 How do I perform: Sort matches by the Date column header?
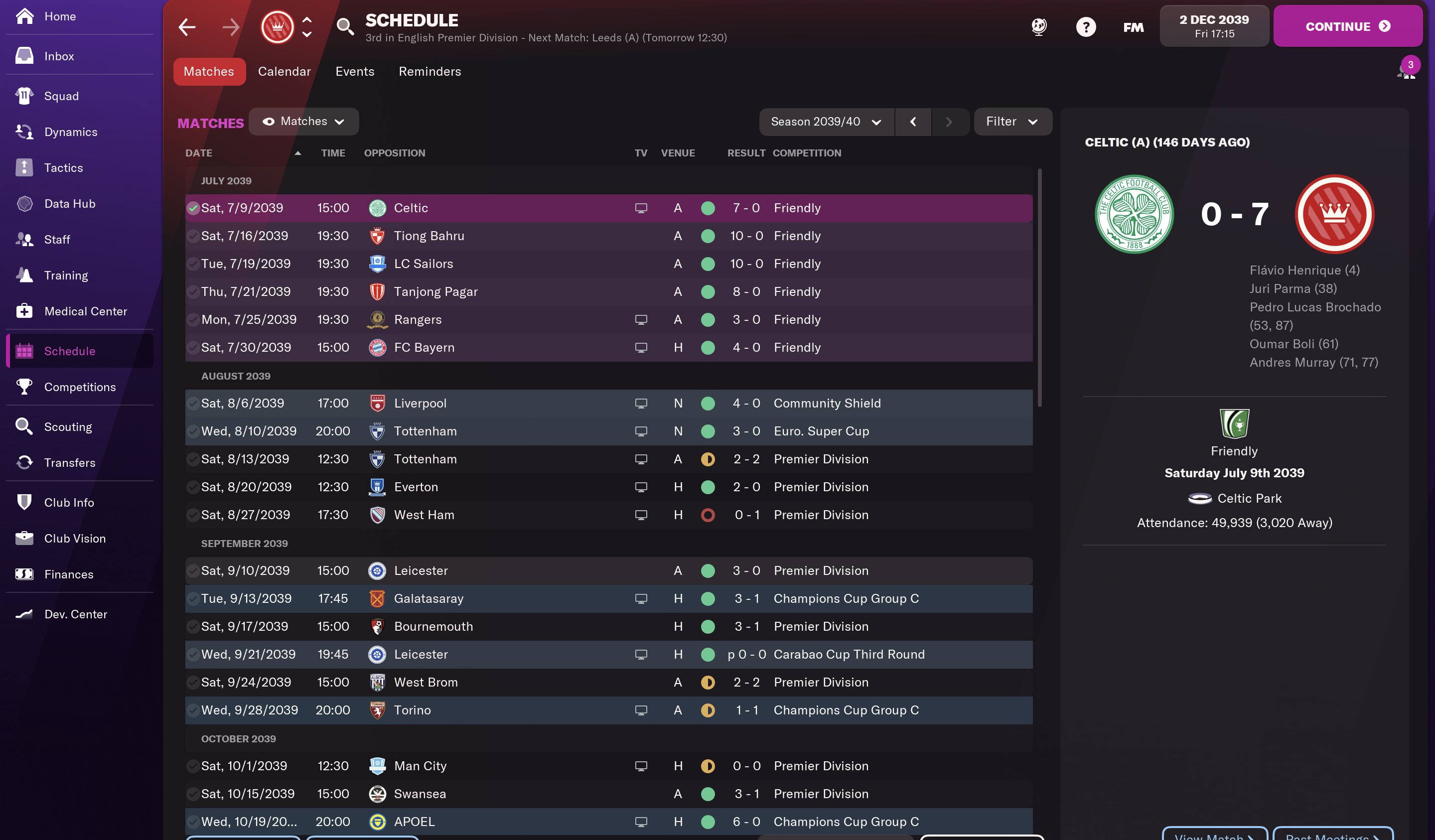click(199, 152)
